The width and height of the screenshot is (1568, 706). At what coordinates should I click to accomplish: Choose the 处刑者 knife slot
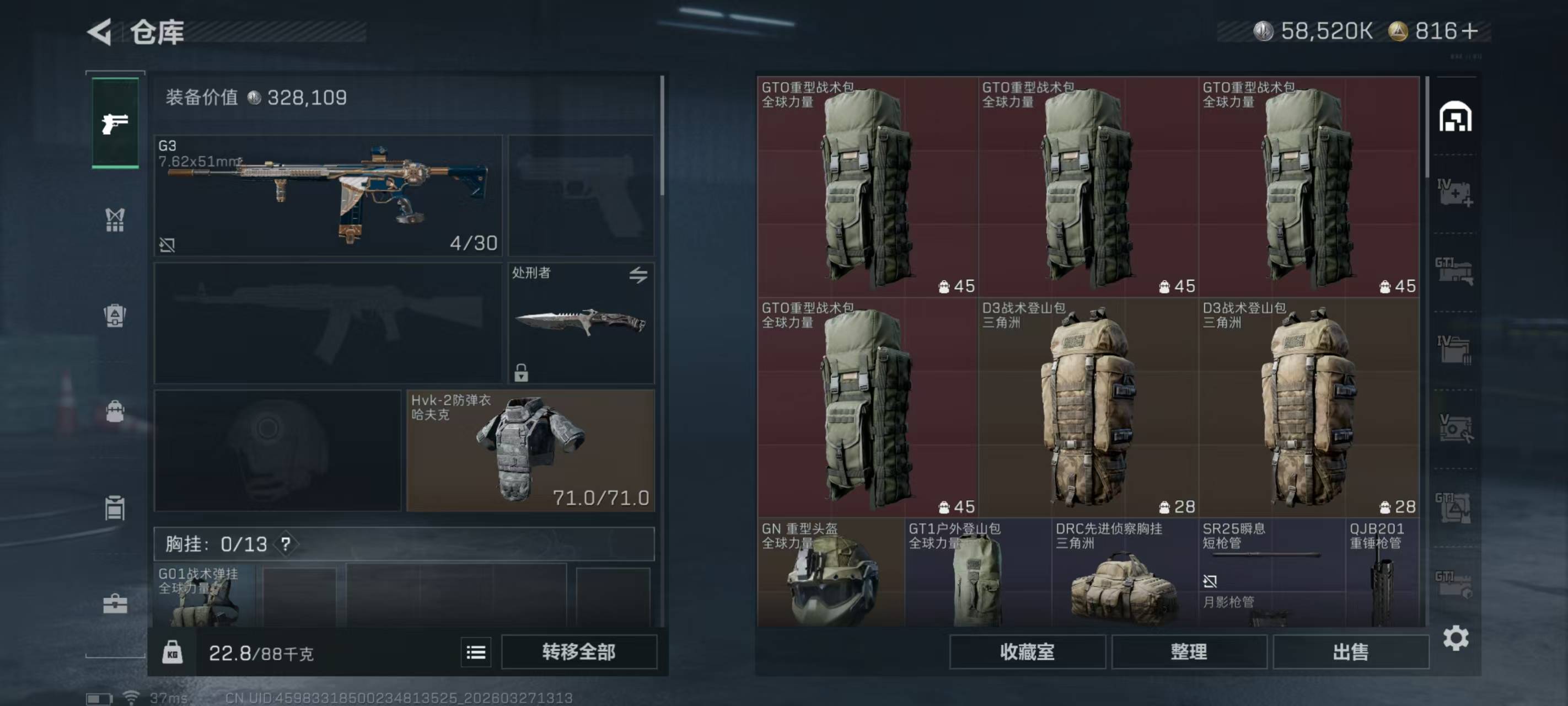click(581, 323)
